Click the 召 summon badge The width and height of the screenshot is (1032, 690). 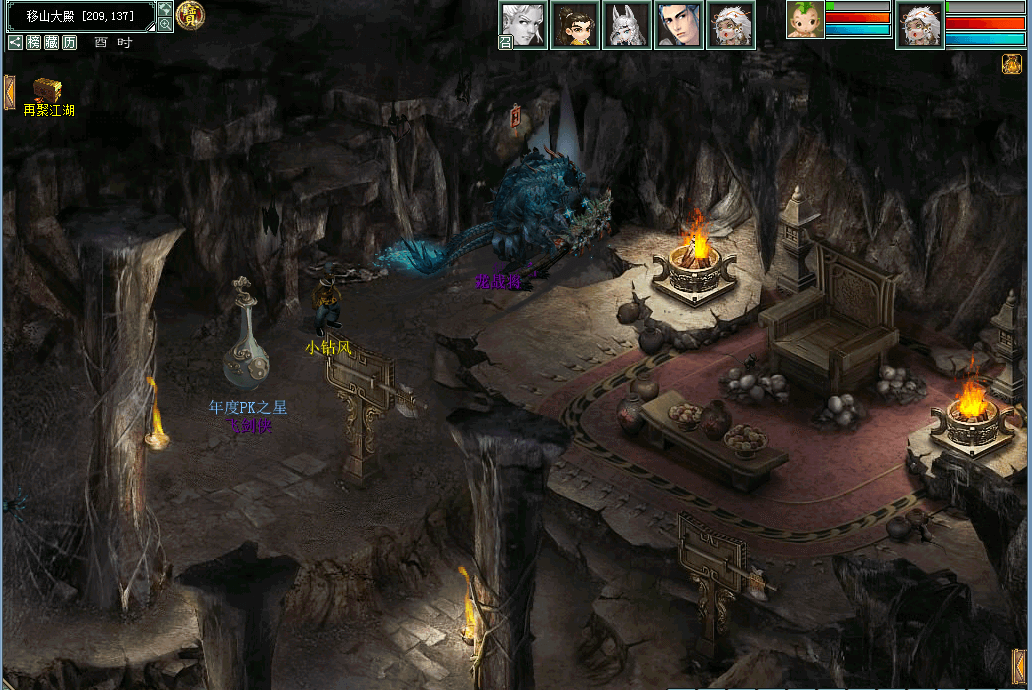[506, 42]
